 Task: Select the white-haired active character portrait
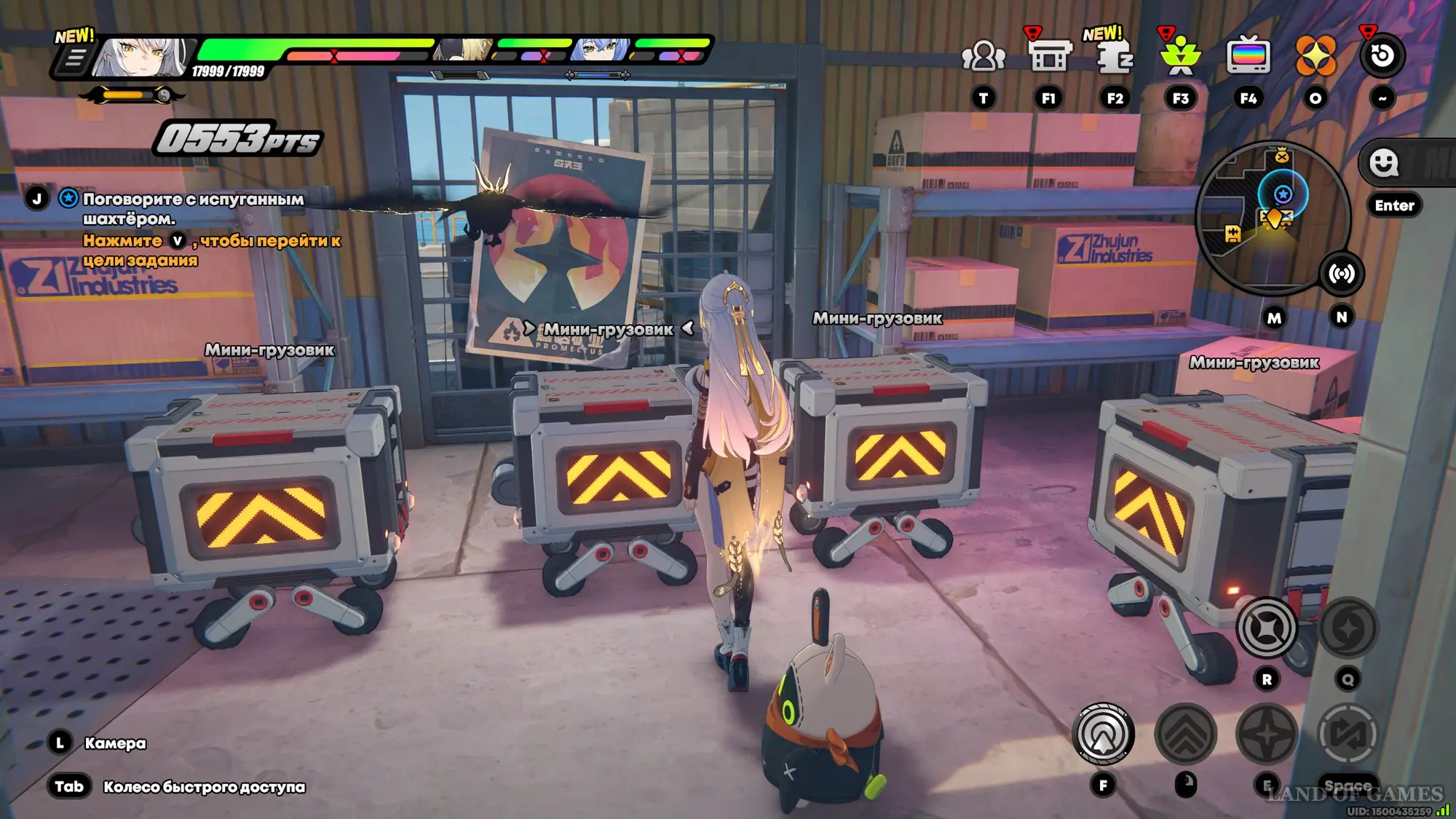pos(141,57)
